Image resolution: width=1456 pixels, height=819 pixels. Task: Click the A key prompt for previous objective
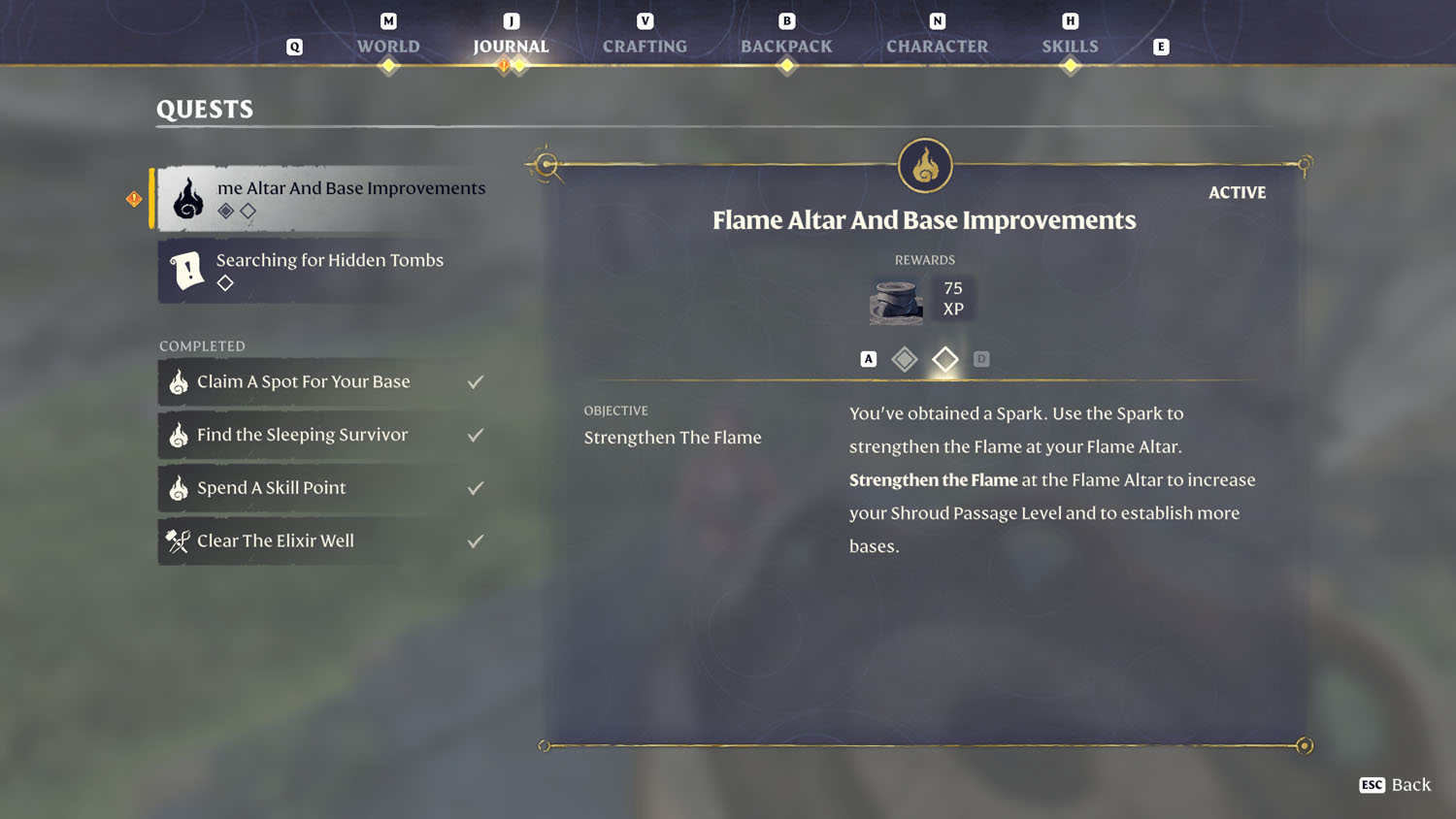(867, 358)
